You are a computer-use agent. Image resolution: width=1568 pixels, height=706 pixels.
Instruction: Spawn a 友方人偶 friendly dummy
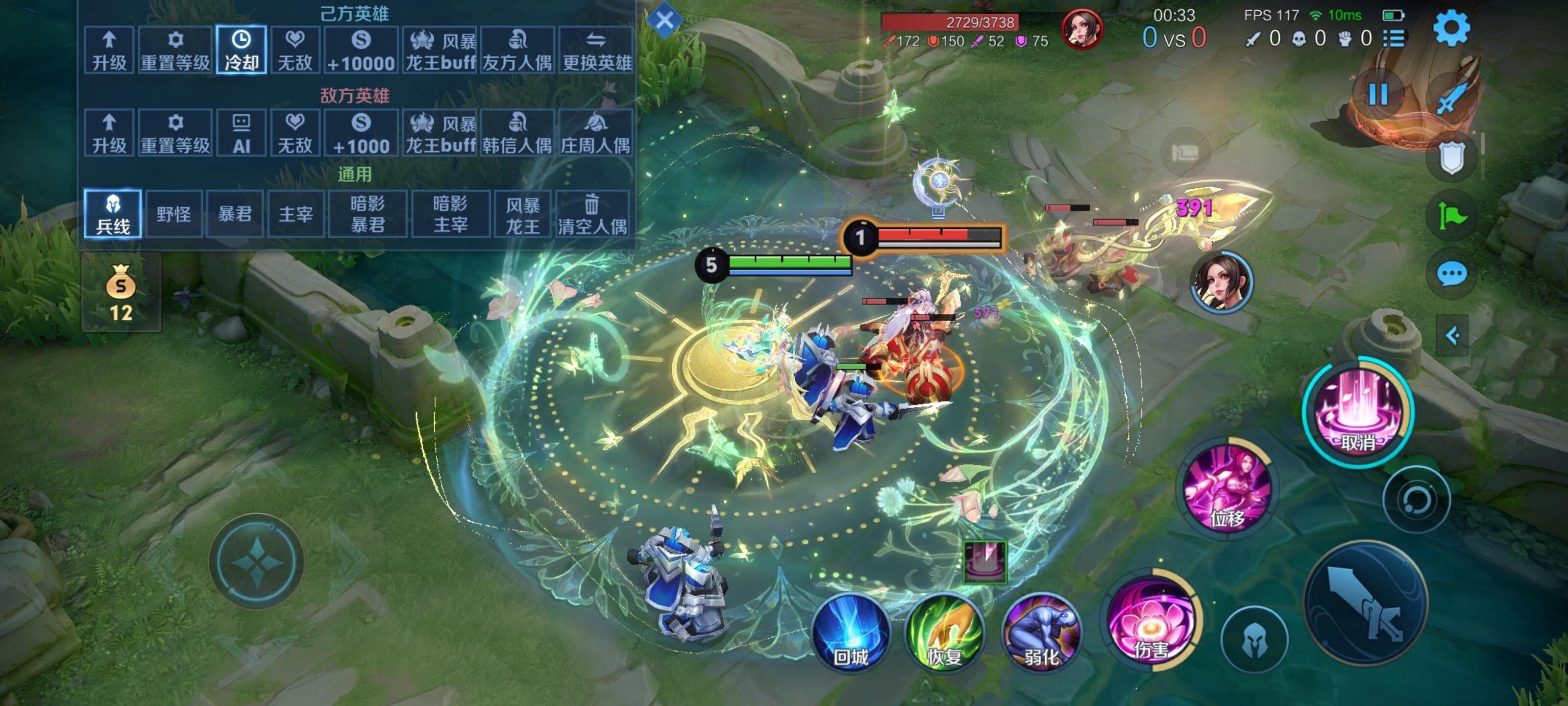click(x=517, y=50)
